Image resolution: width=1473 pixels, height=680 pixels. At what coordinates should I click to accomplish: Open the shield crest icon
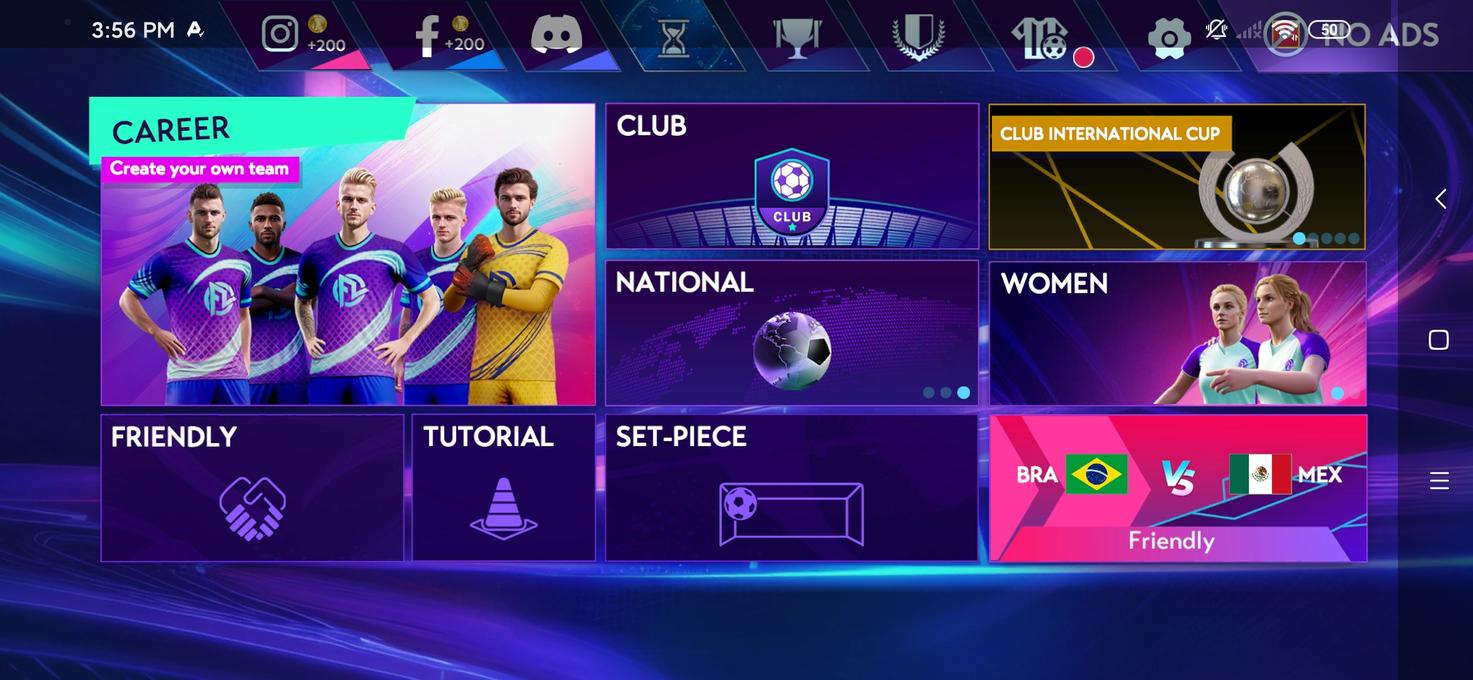click(918, 38)
